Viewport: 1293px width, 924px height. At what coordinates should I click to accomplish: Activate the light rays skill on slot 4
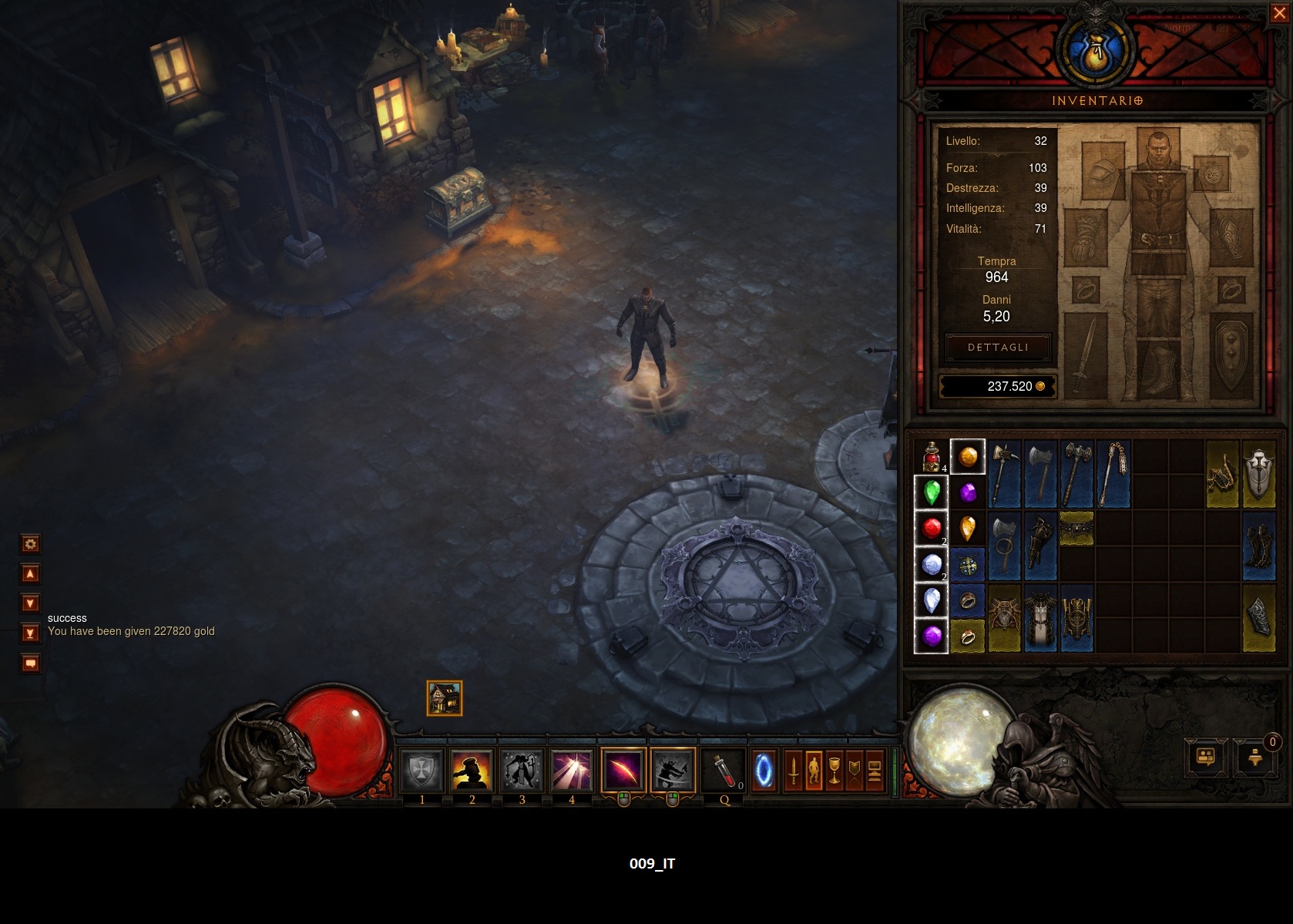coord(571,770)
